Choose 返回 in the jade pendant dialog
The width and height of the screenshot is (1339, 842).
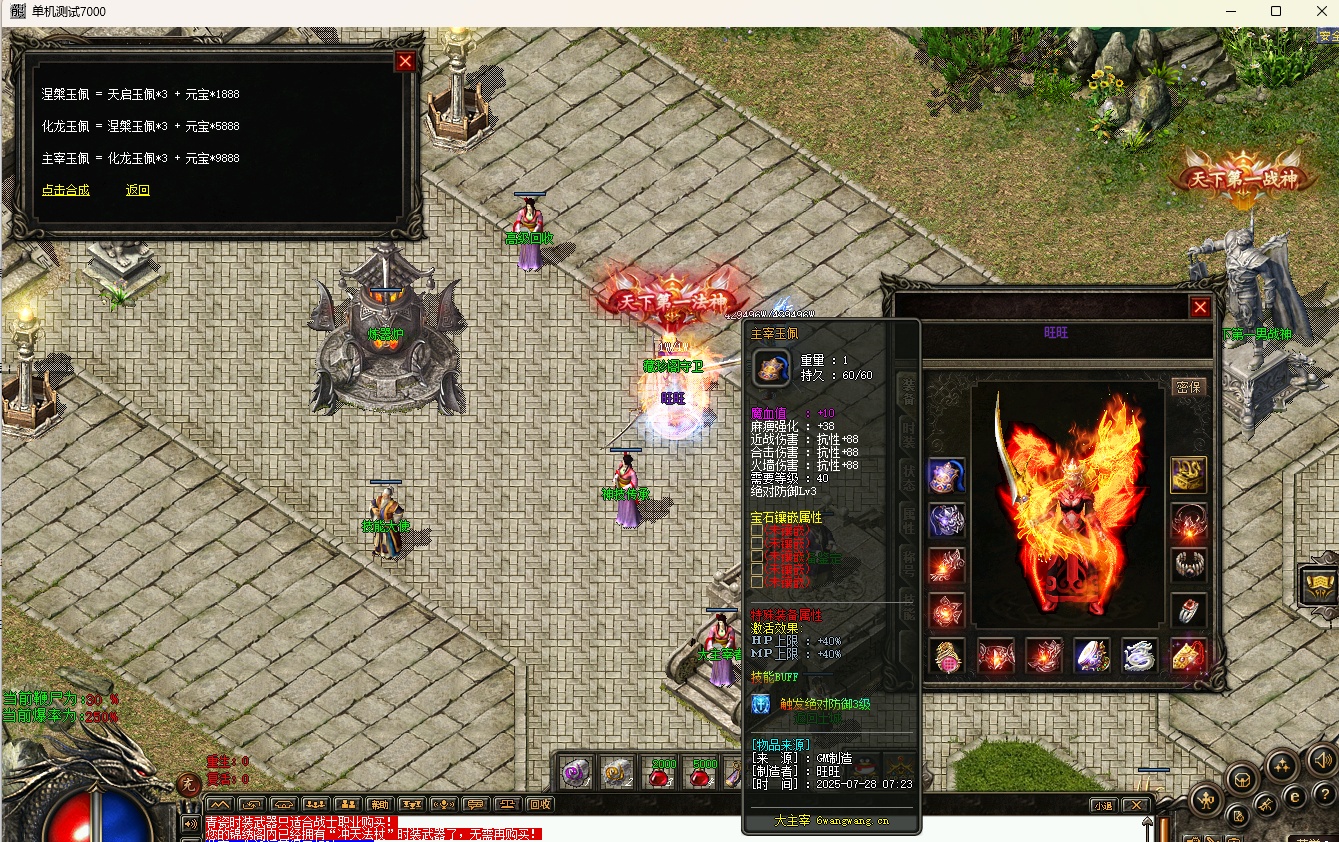138,190
